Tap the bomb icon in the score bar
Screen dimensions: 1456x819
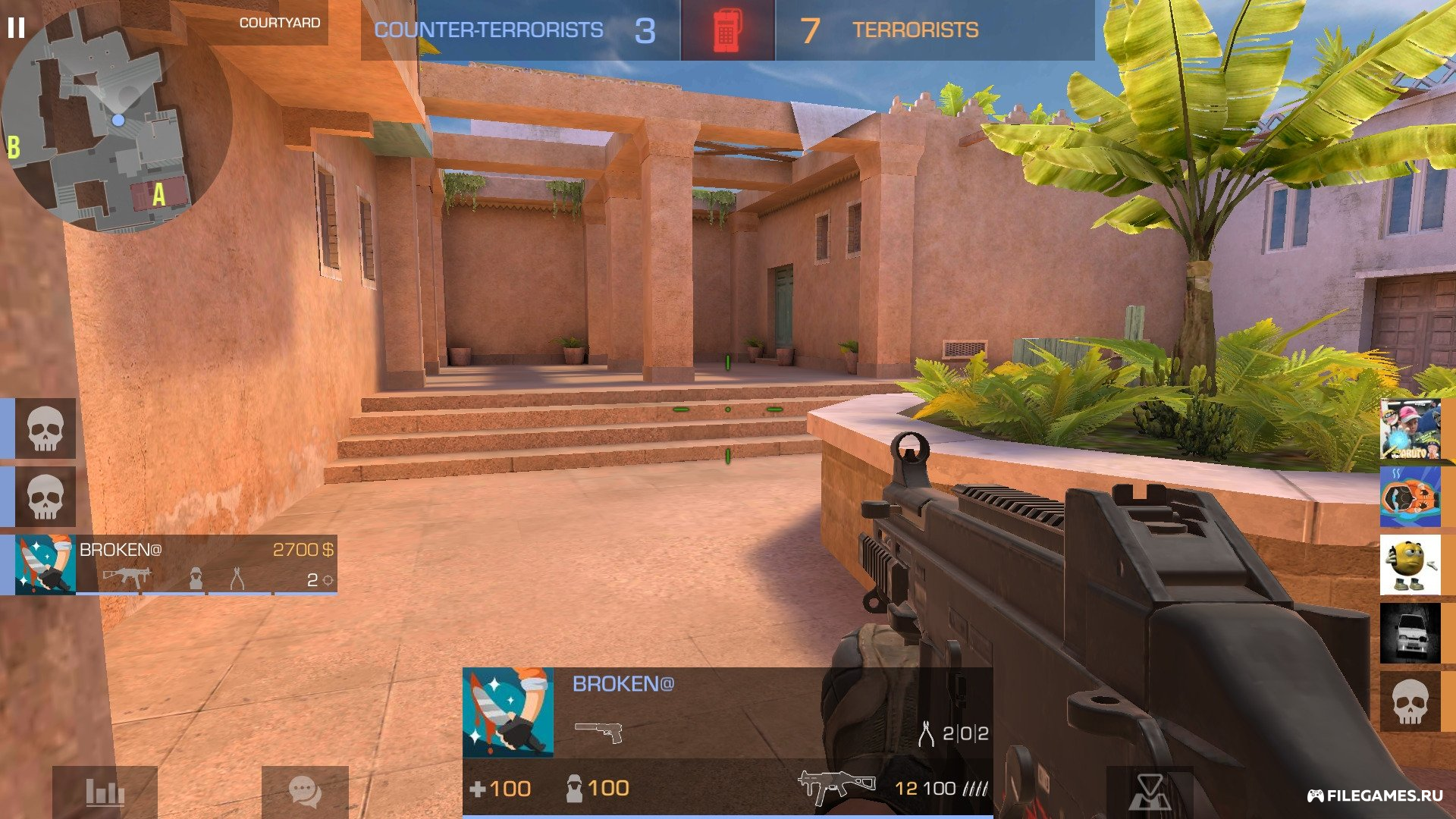coord(728,30)
